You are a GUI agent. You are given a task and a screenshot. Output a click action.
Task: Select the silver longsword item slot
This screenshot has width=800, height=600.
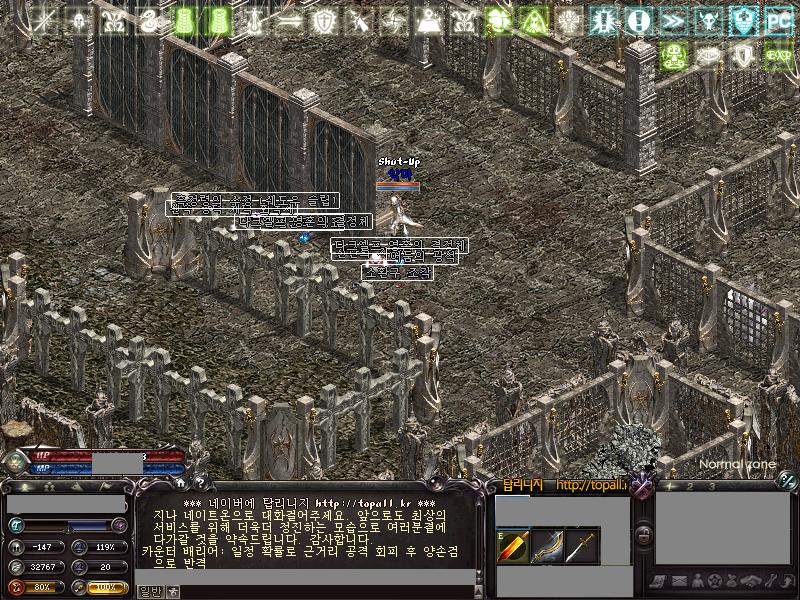(581, 546)
